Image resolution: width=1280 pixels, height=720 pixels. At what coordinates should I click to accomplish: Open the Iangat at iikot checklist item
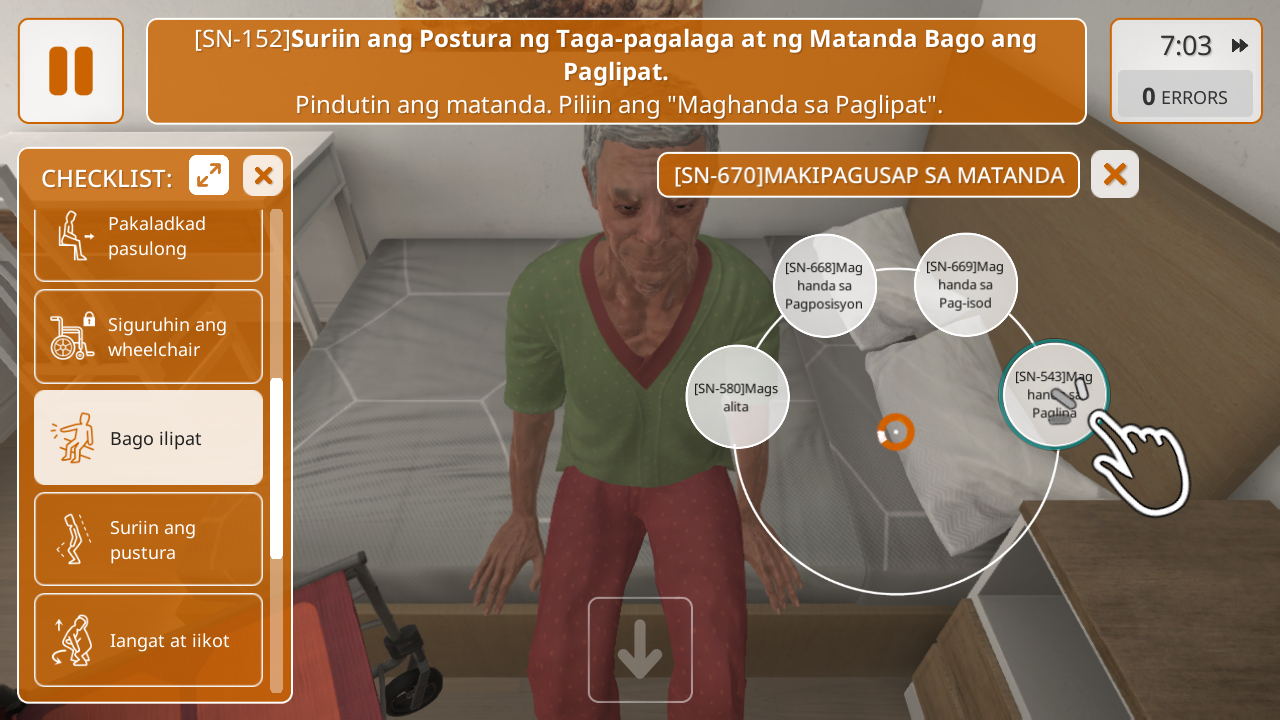click(148, 640)
